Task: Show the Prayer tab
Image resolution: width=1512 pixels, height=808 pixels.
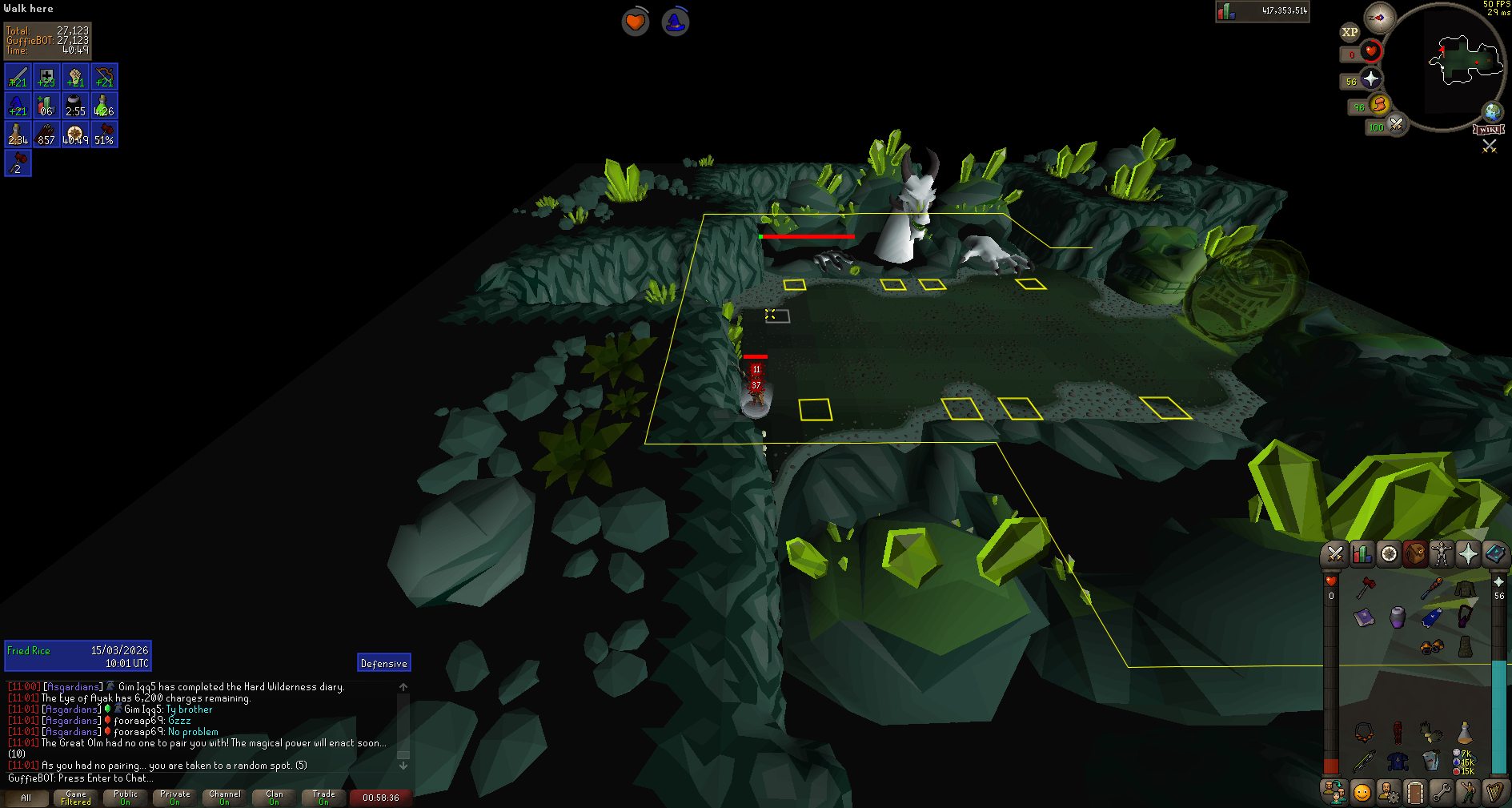Action: [x=1468, y=553]
